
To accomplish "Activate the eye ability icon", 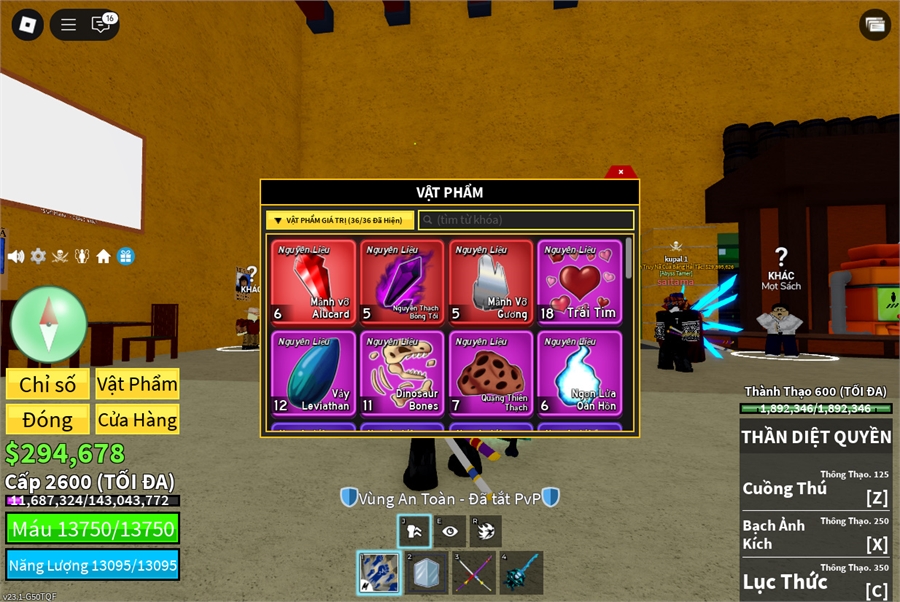I will pyautogui.click(x=450, y=532).
